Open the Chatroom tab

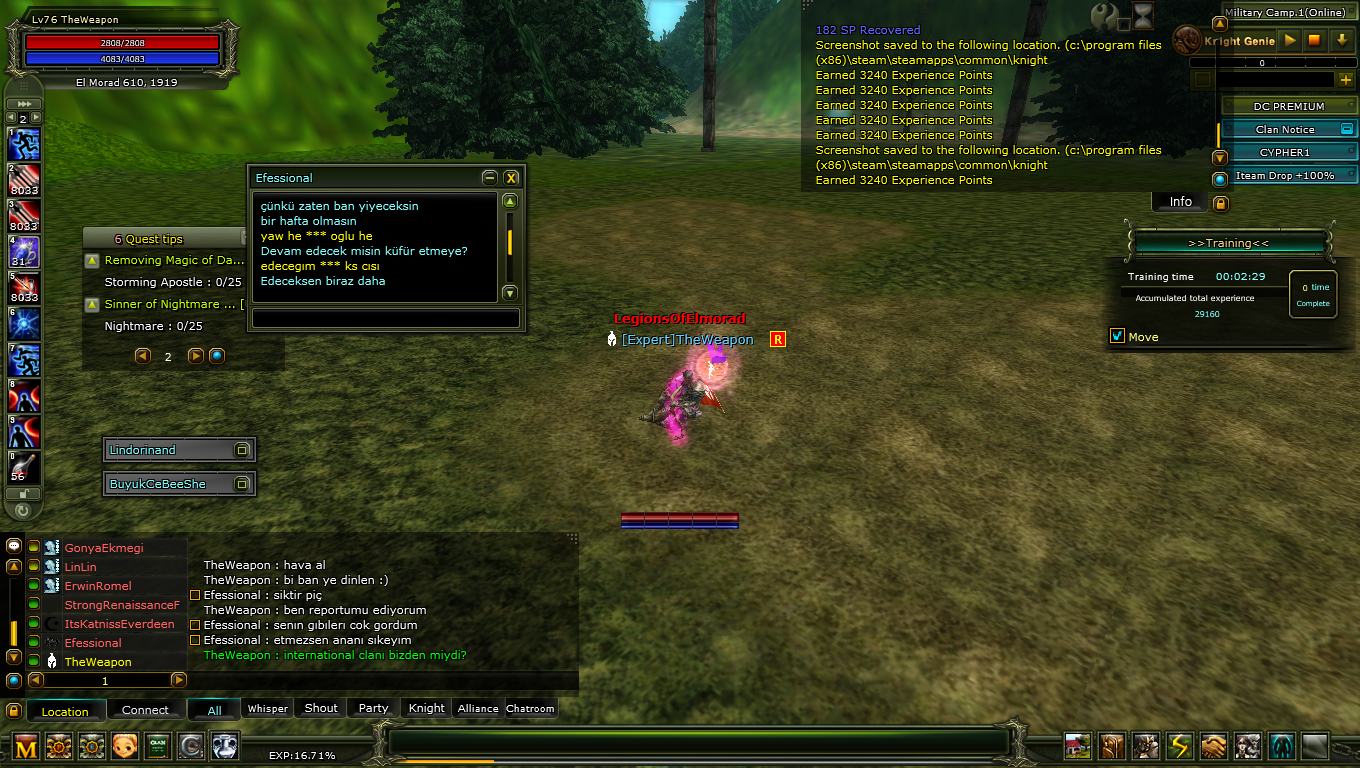530,708
